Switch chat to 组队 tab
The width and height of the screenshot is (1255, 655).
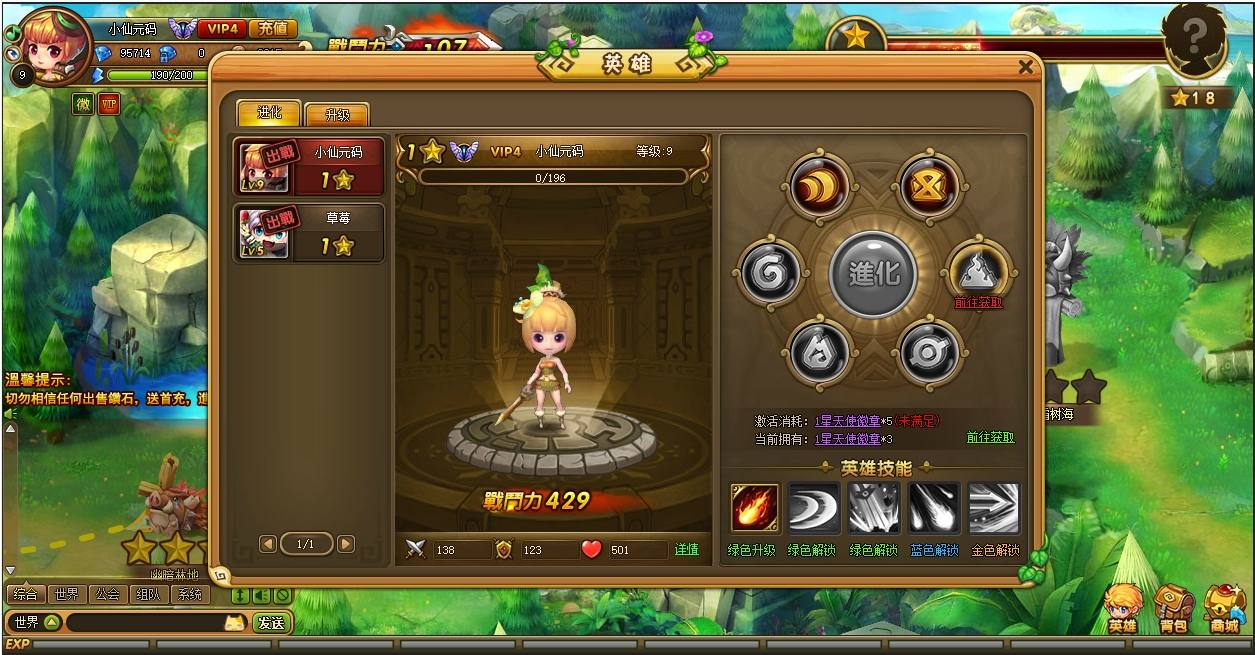click(148, 594)
